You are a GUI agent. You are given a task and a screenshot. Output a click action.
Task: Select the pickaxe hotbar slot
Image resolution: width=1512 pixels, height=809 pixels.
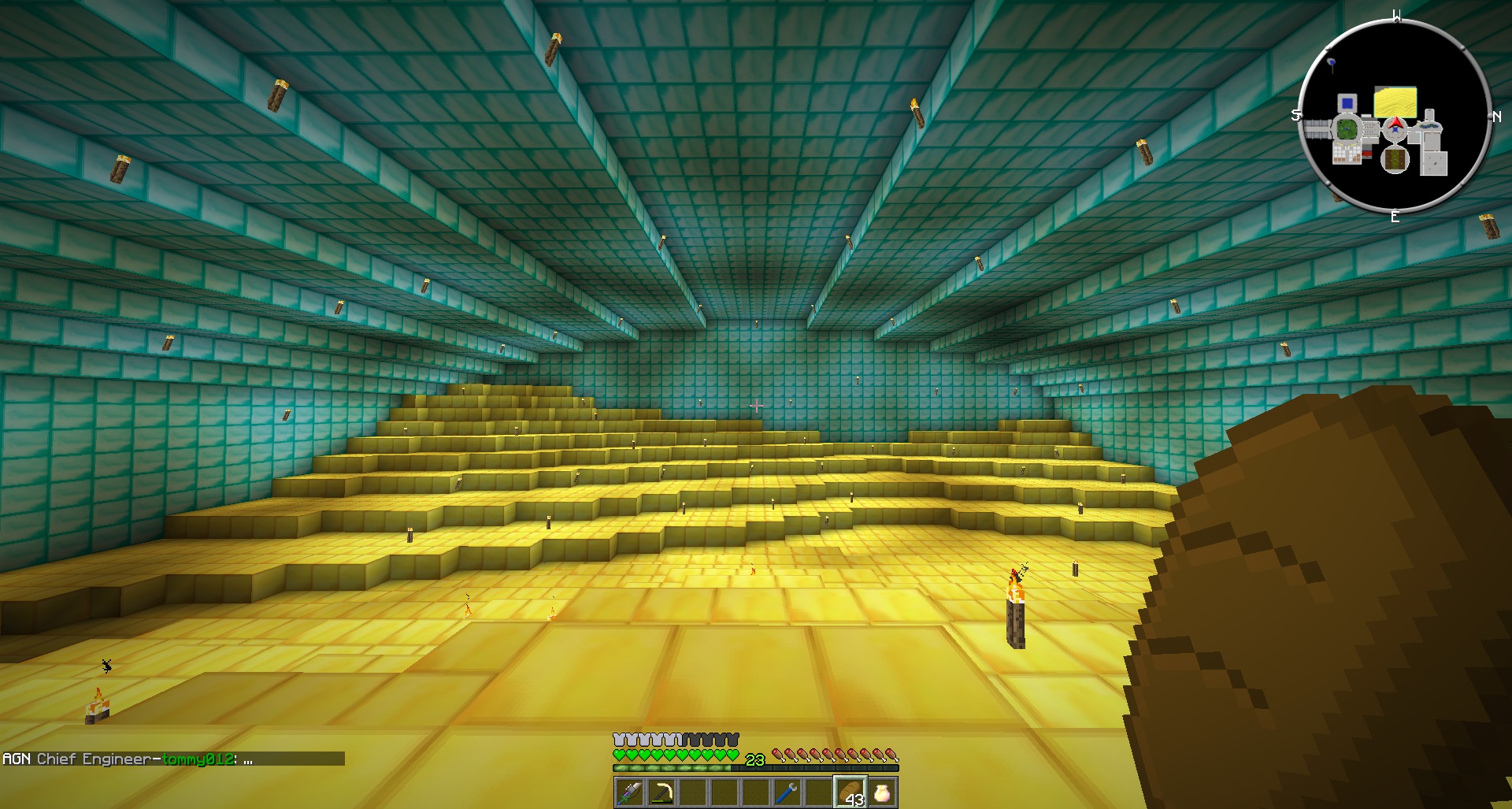click(661, 792)
